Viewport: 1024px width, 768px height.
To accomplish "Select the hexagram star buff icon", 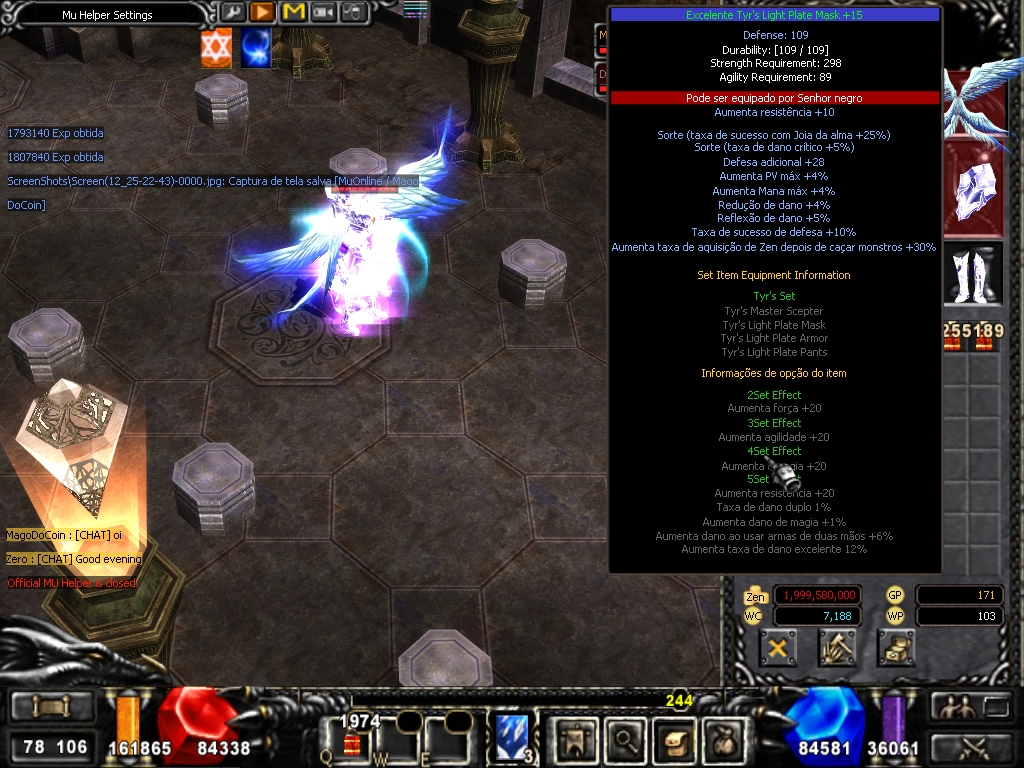I will point(216,48).
